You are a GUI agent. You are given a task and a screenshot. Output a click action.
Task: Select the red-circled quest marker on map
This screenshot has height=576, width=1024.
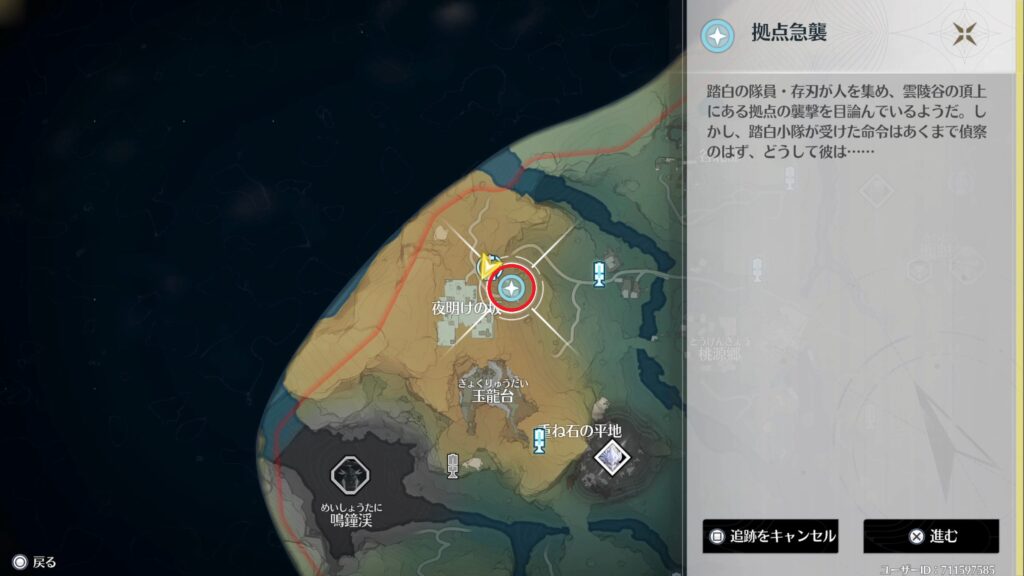(x=512, y=290)
